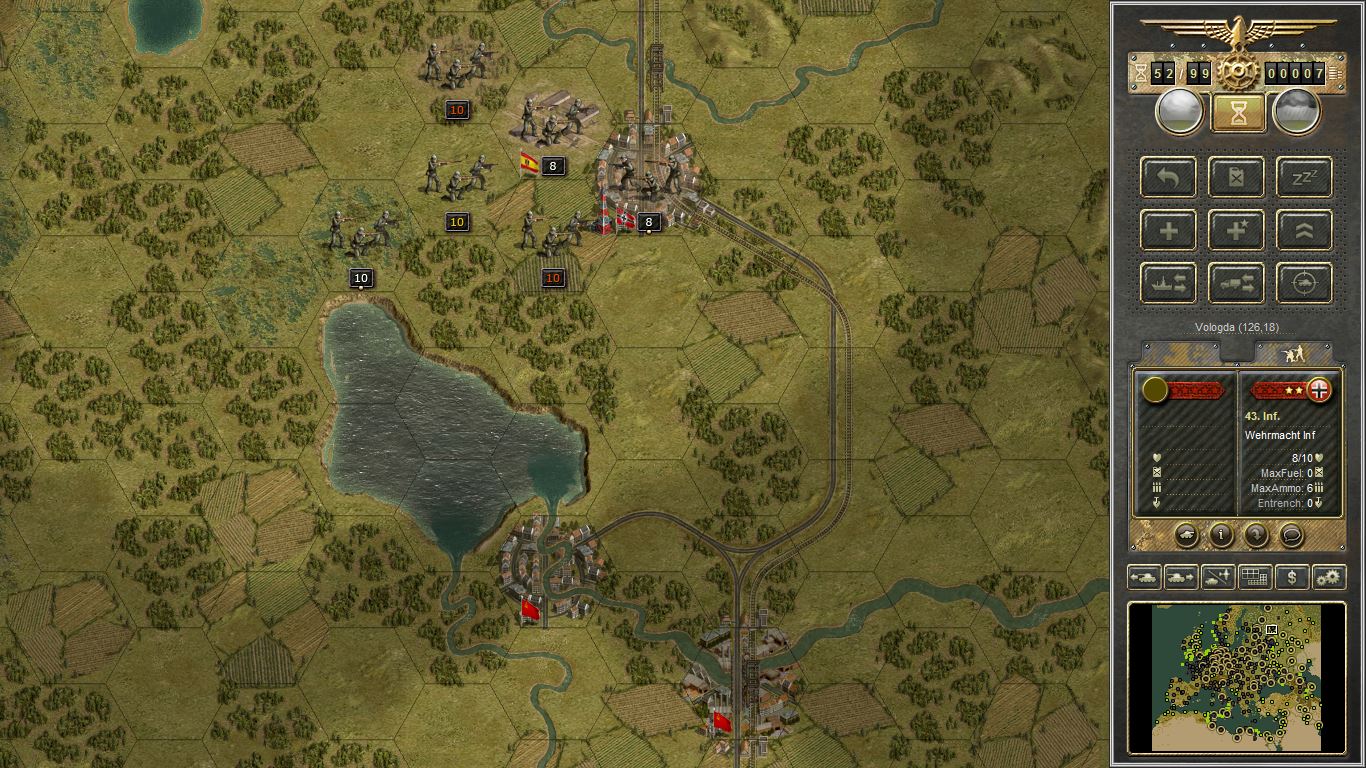The height and width of the screenshot is (768, 1366).
Task: Open game options via the gears icon
Action: tap(1329, 577)
